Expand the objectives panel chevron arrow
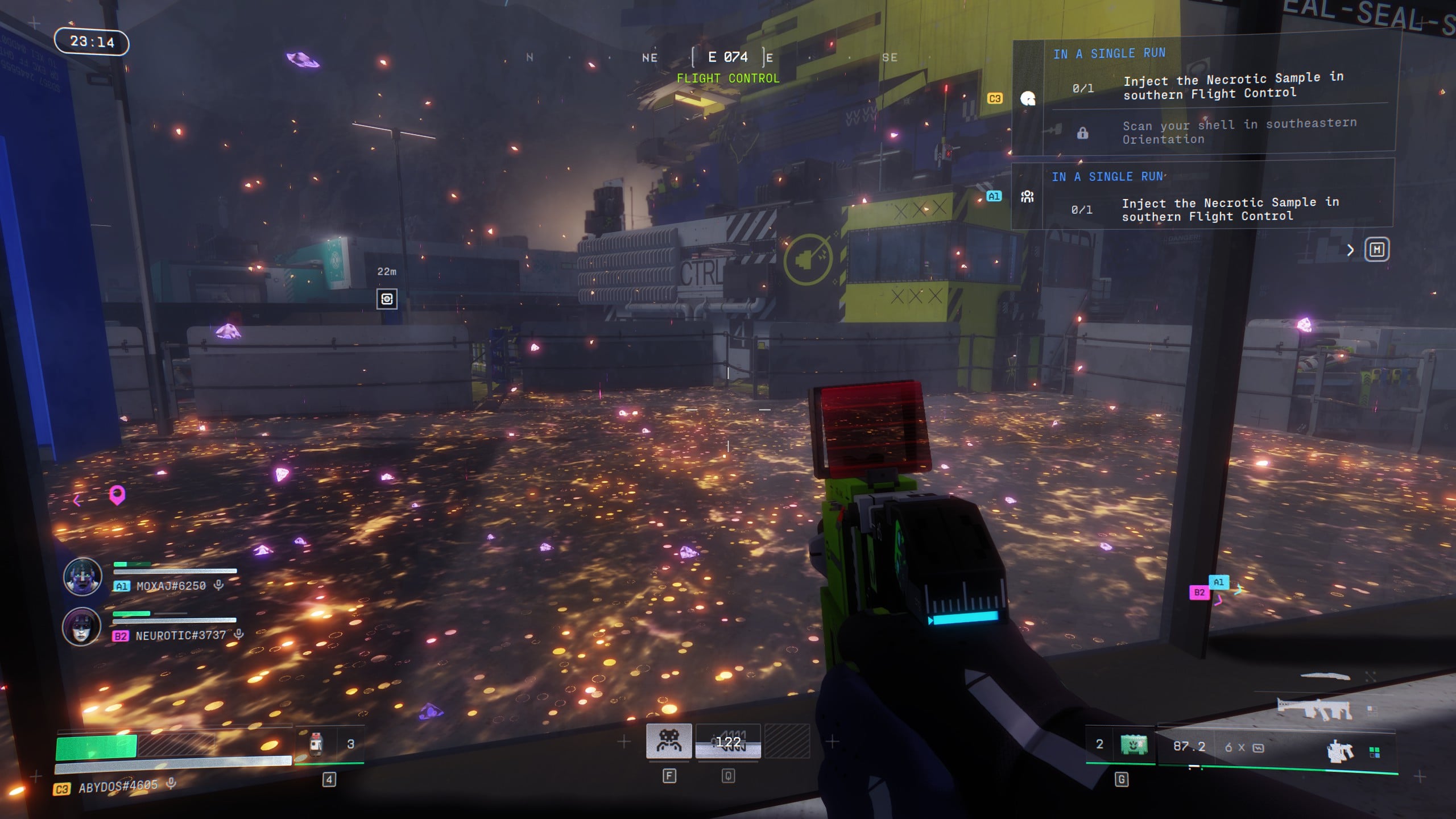 coord(1350,250)
